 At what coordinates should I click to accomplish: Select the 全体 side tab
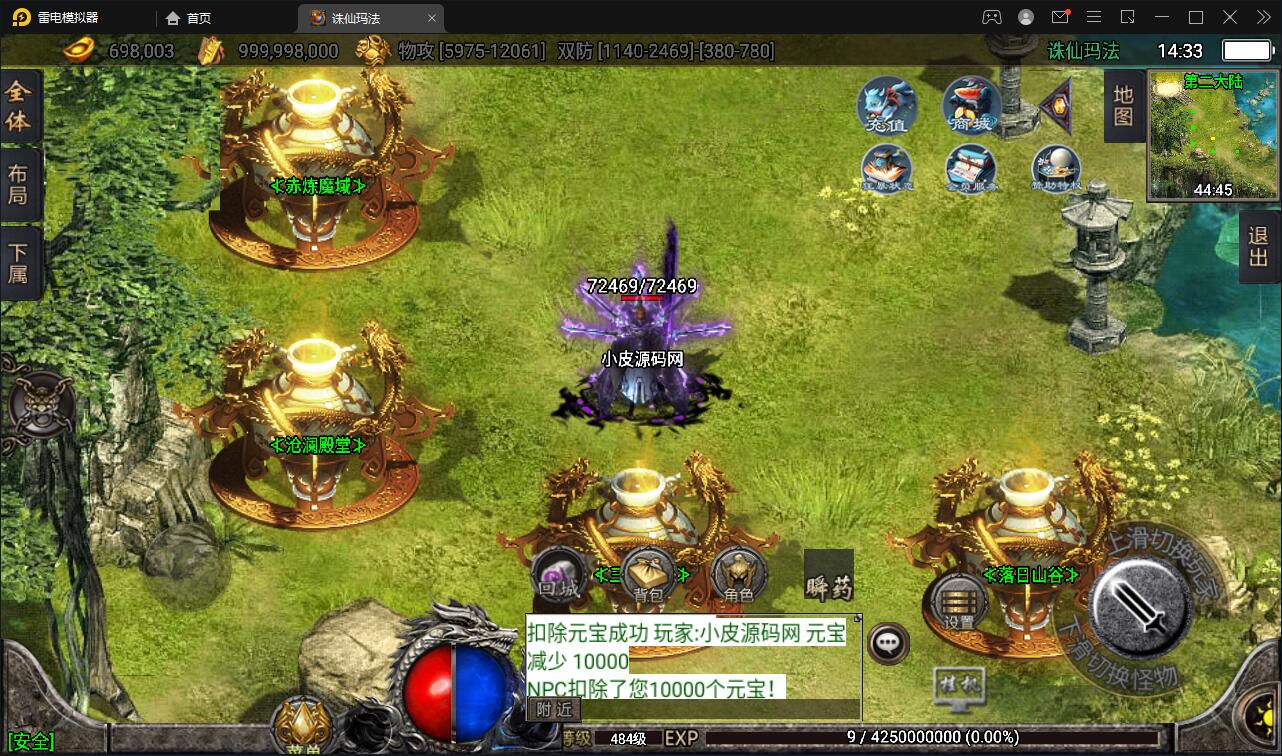coord(19,107)
